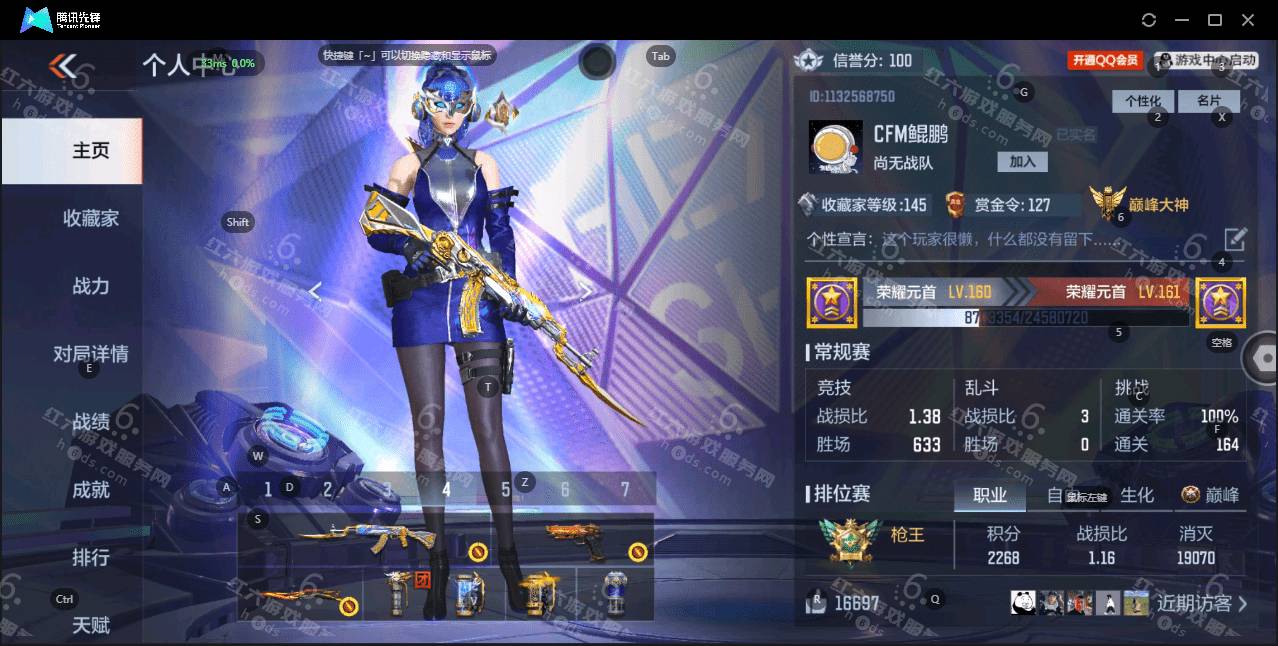Screen dimensions: 1278x646
Task: Switch to the 巅峰 ranked tab
Action: pyautogui.click(x=1211, y=495)
